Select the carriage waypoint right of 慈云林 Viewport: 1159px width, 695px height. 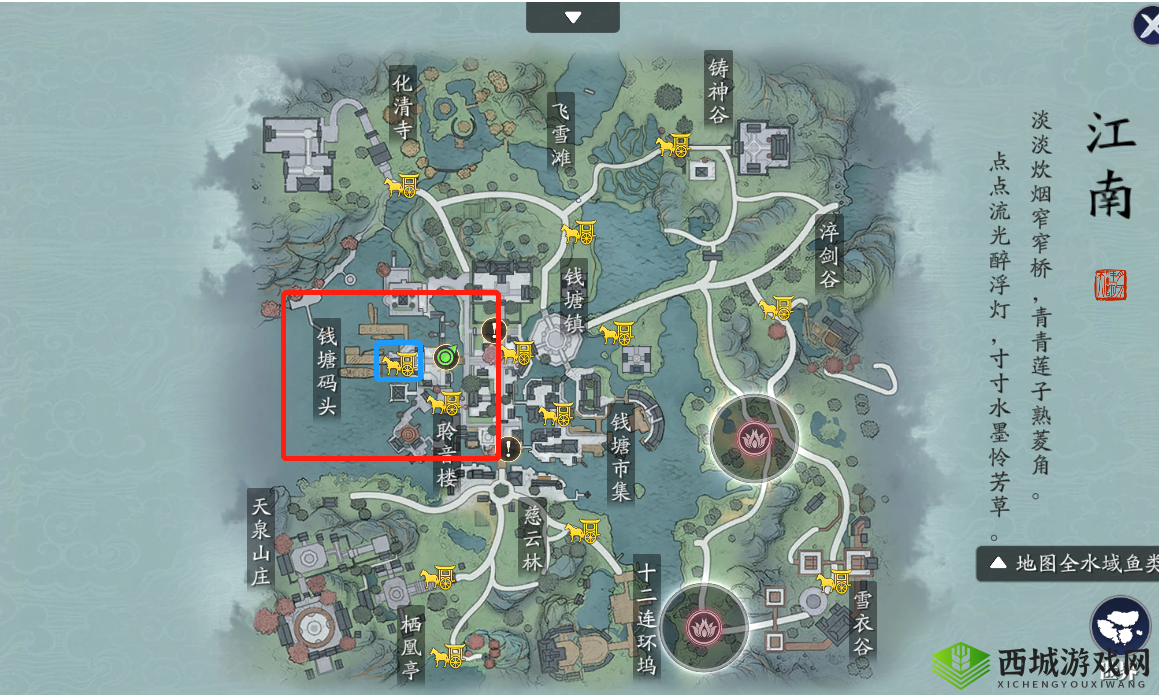[582, 530]
